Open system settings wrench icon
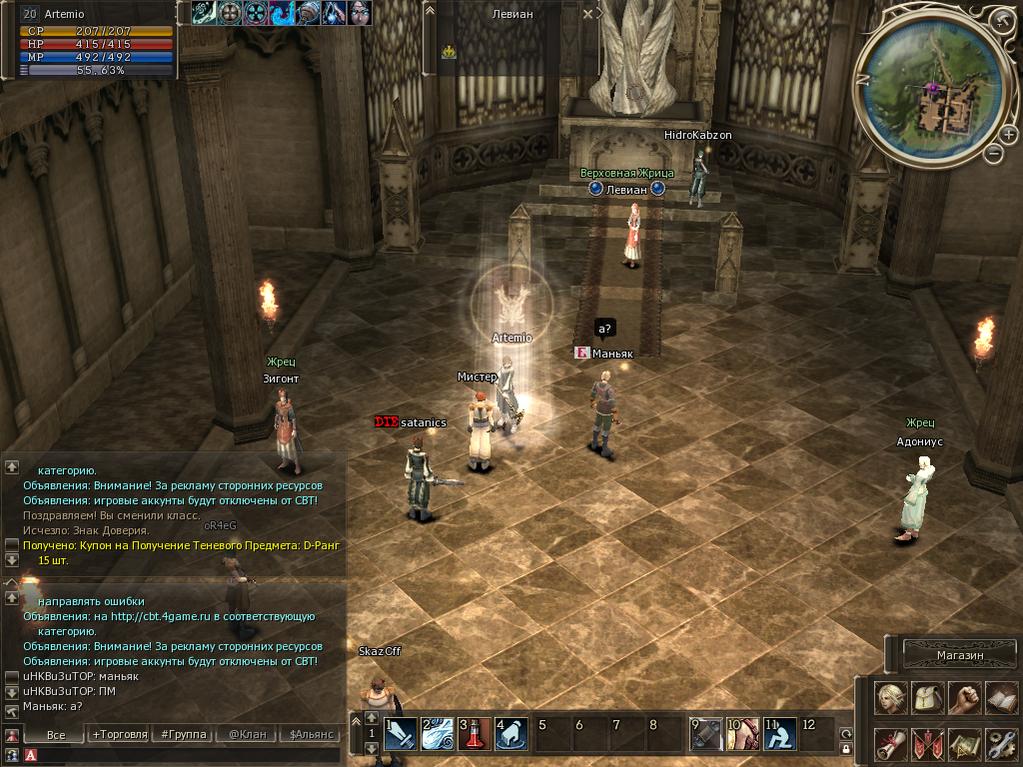The image size is (1023, 767). (1000, 744)
